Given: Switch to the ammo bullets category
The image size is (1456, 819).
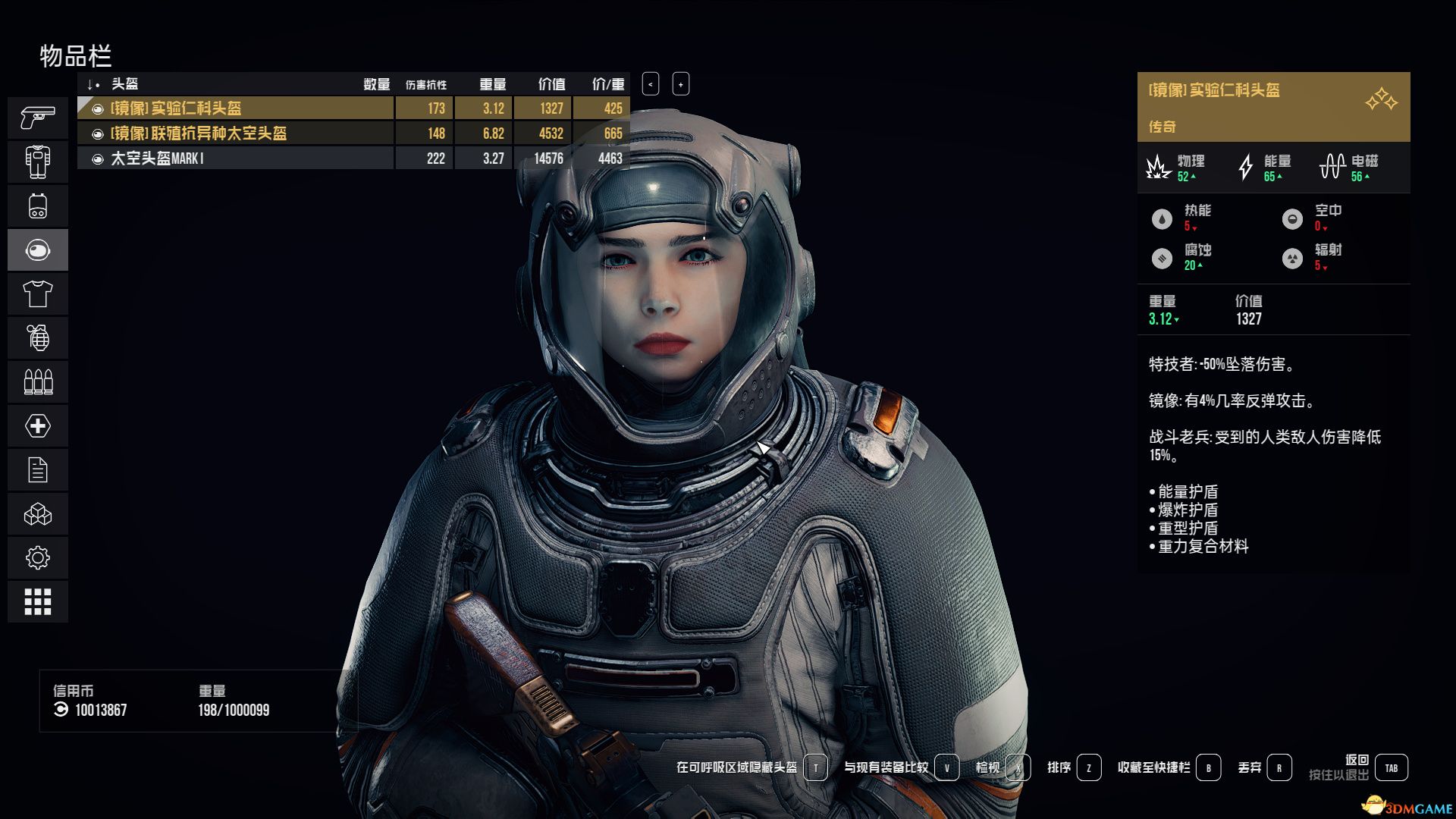Looking at the screenshot, I should (x=38, y=381).
